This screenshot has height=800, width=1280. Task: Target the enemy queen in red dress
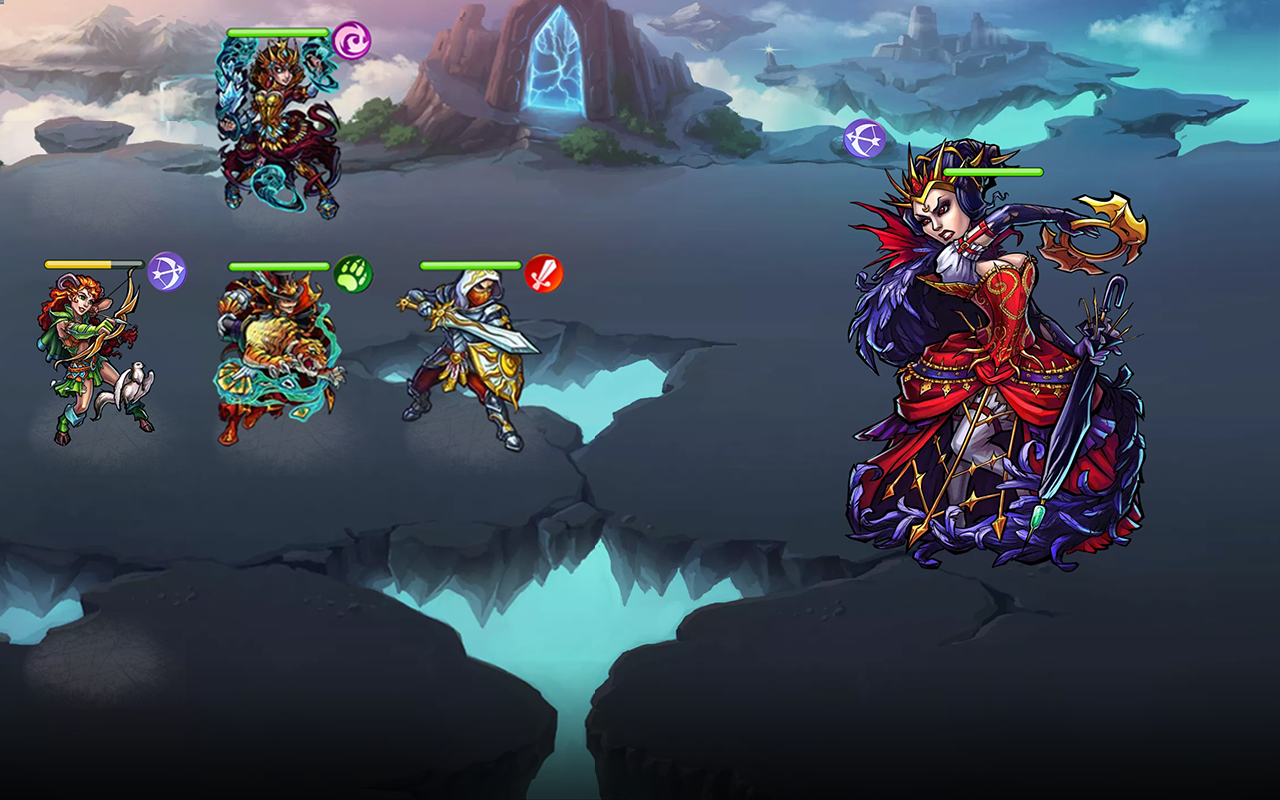pos(980,350)
